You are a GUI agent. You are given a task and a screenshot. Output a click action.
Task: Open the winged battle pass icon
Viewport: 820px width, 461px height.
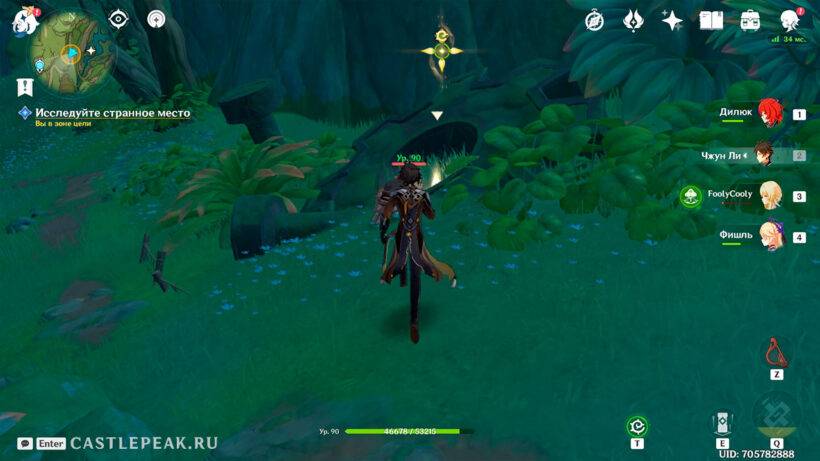point(633,20)
